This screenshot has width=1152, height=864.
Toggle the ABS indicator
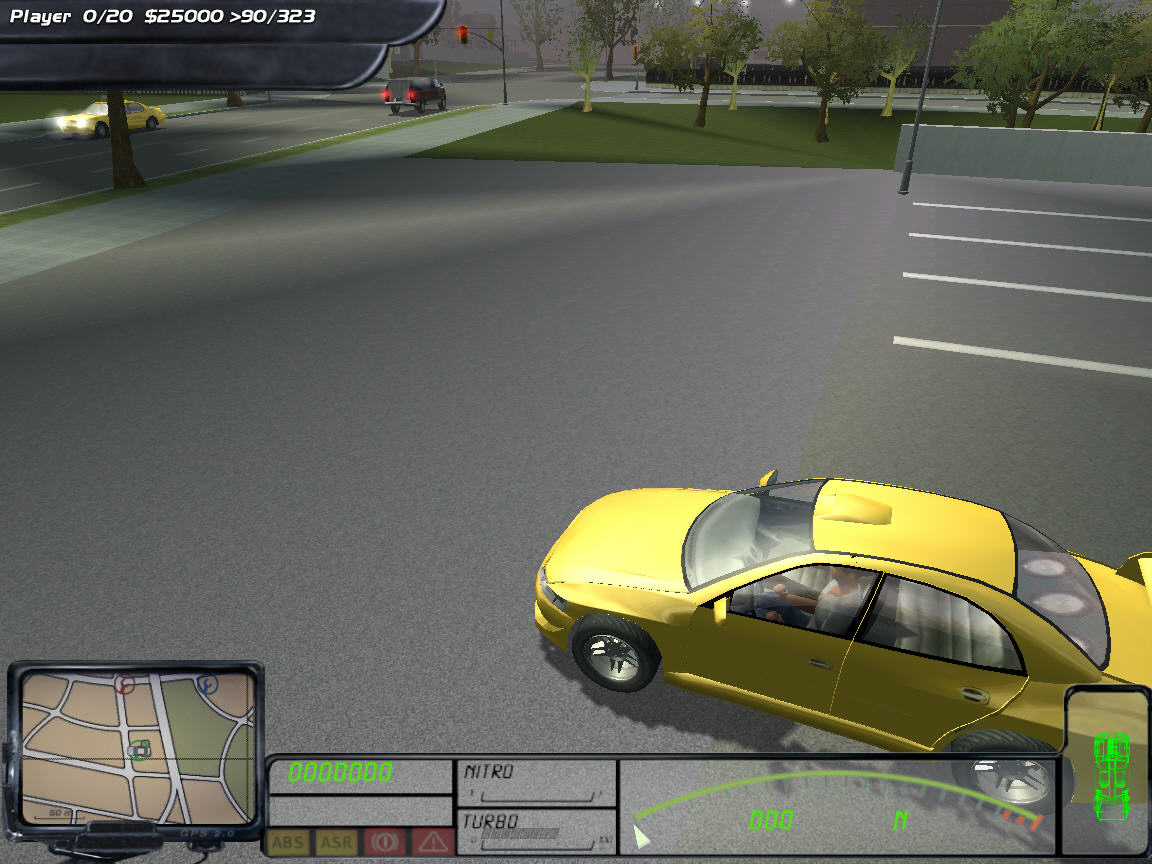tap(287, 842)
